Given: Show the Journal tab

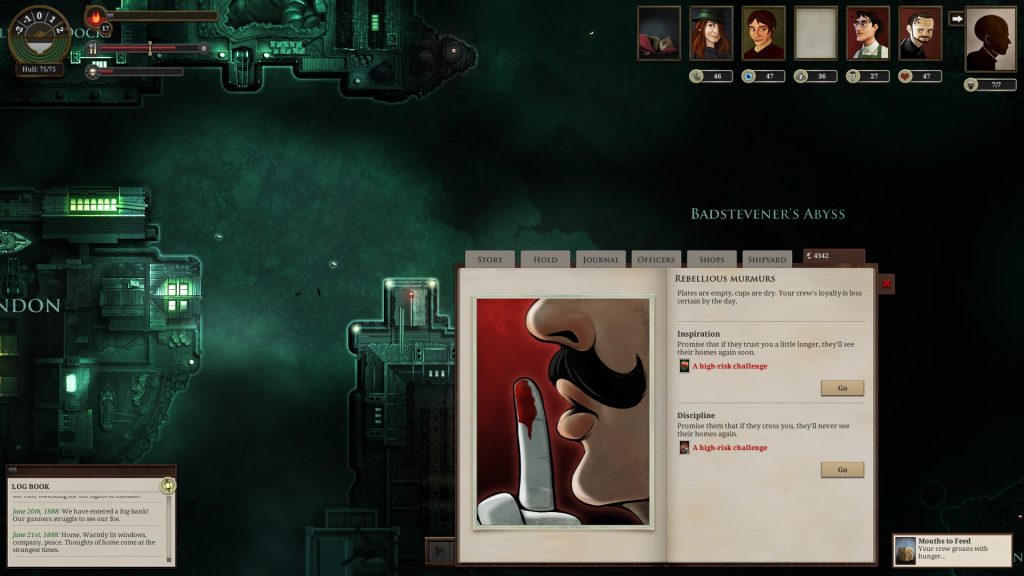Looking at the screenshot, I should (601, 260).
